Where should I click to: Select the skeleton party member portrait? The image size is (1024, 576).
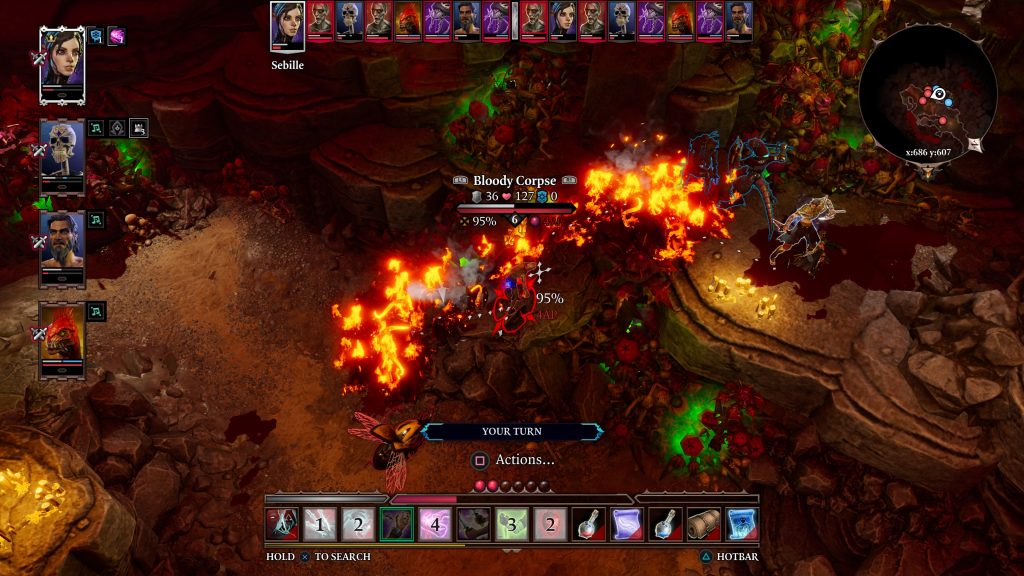coord(62,156)
